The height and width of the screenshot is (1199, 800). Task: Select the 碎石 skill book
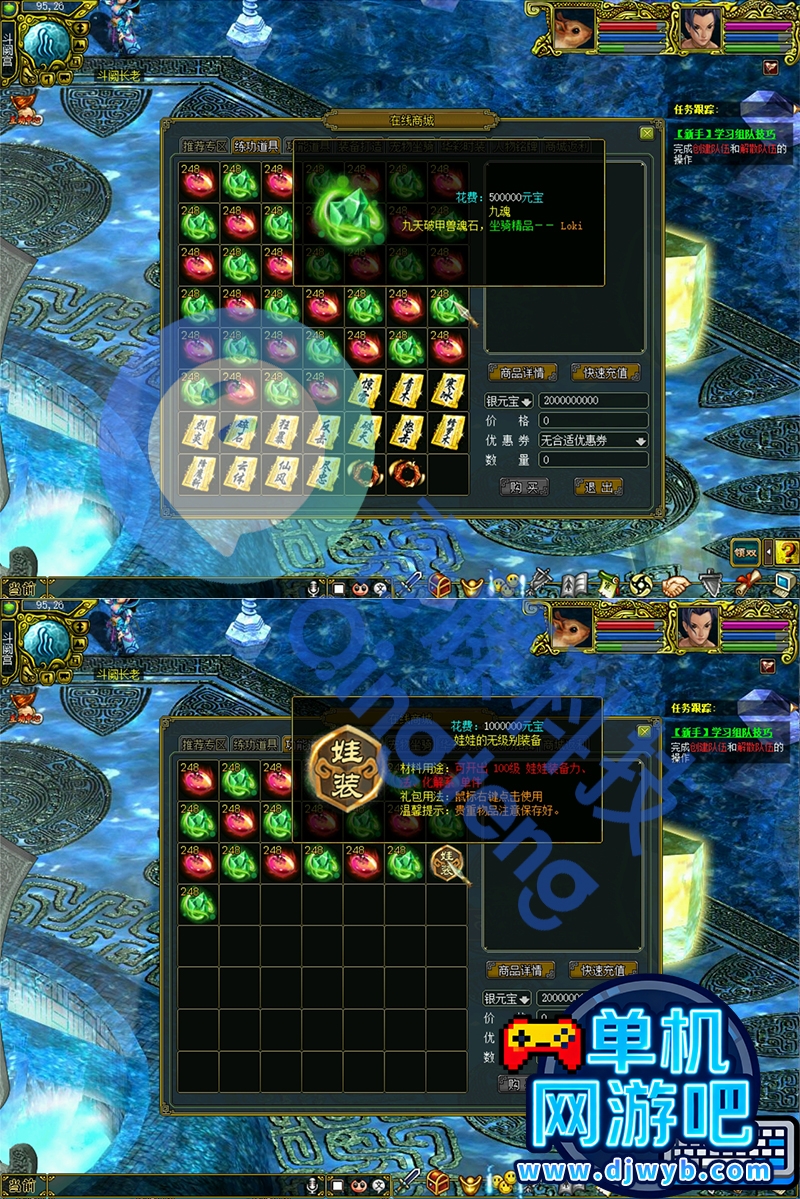240,432
